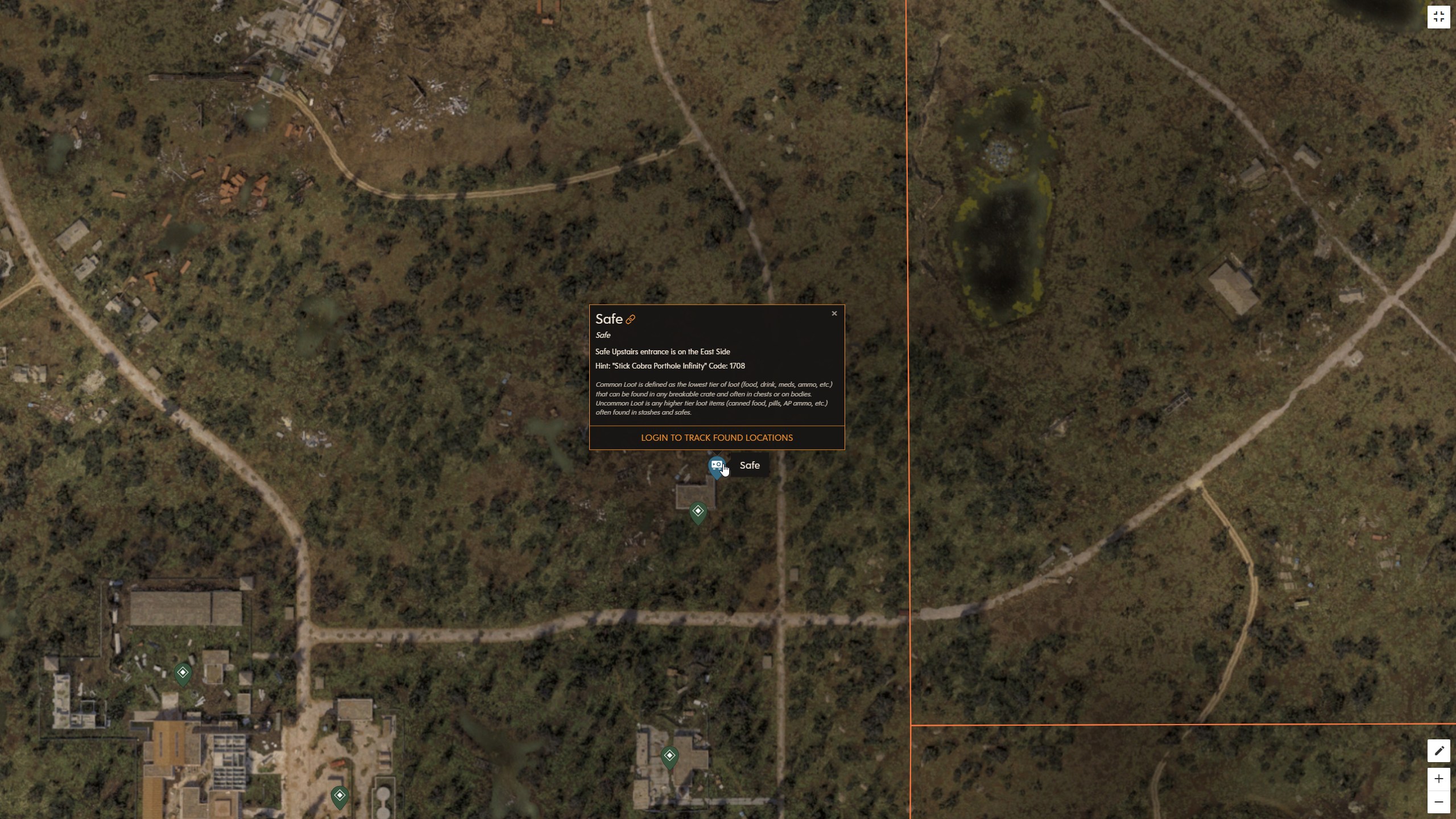Screen dimensions: 1456x819
Task: Click the italic Safe subtitle in the popup
Action: point(602,335)
